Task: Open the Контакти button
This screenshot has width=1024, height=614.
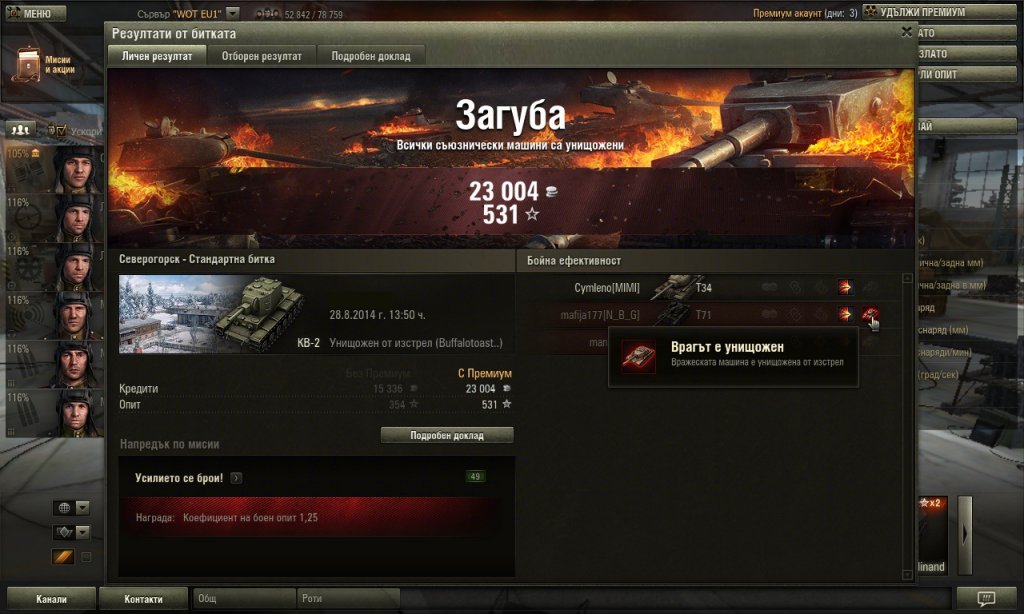Action: (x=143, y=599)
